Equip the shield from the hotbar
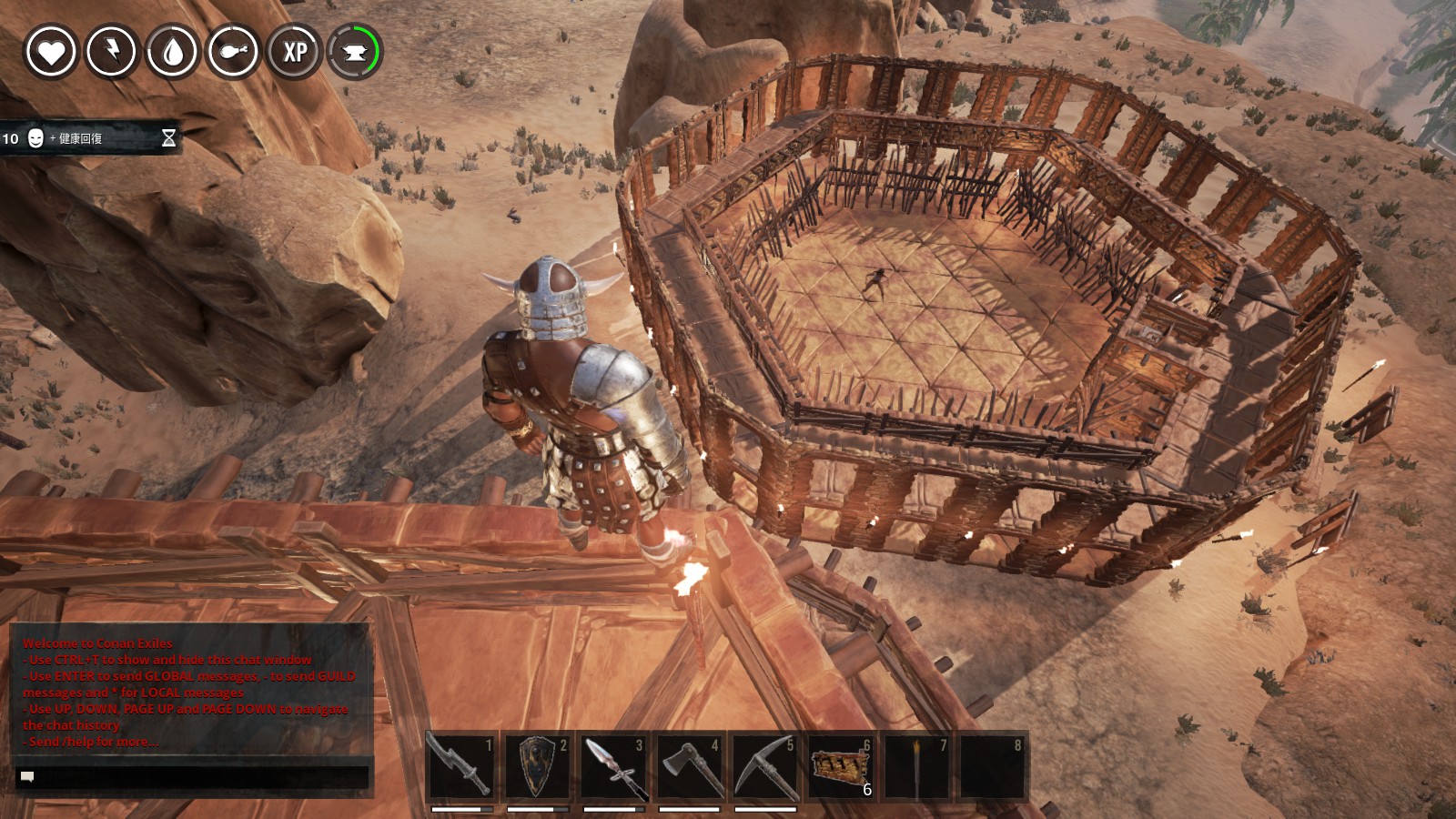Viewport: 1456px width, 819px height. (x=537, y=767)
